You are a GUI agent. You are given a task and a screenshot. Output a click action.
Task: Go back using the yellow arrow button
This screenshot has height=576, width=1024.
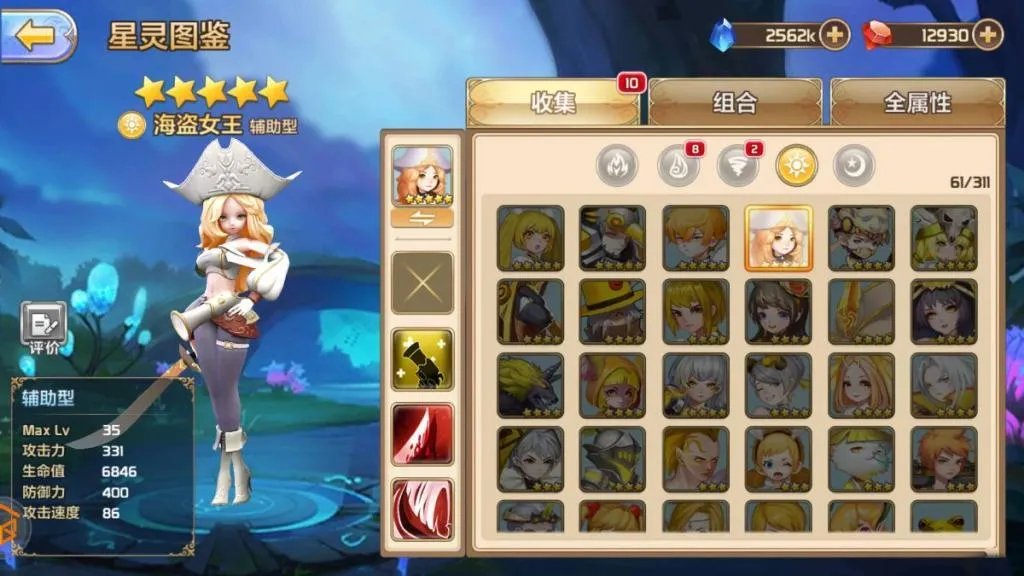tap(37, 36)
